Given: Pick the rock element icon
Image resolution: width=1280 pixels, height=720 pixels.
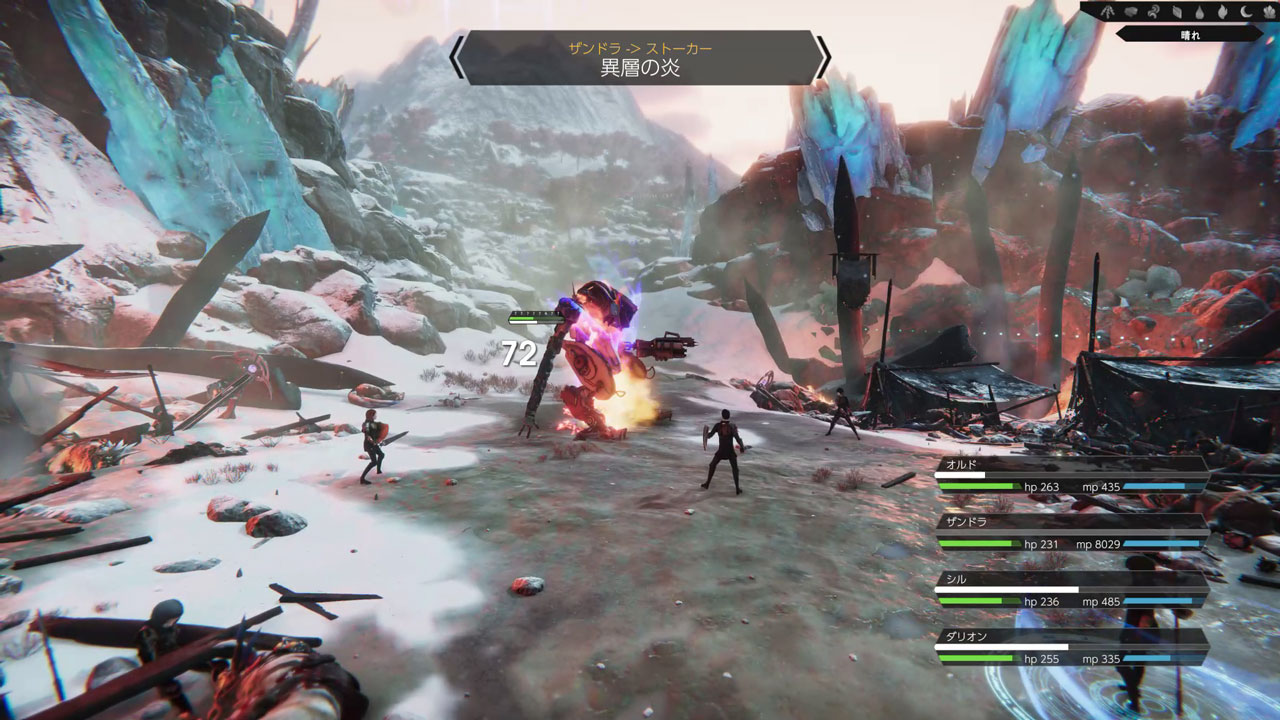Looking at the screenshot, I should point(1130,12).
